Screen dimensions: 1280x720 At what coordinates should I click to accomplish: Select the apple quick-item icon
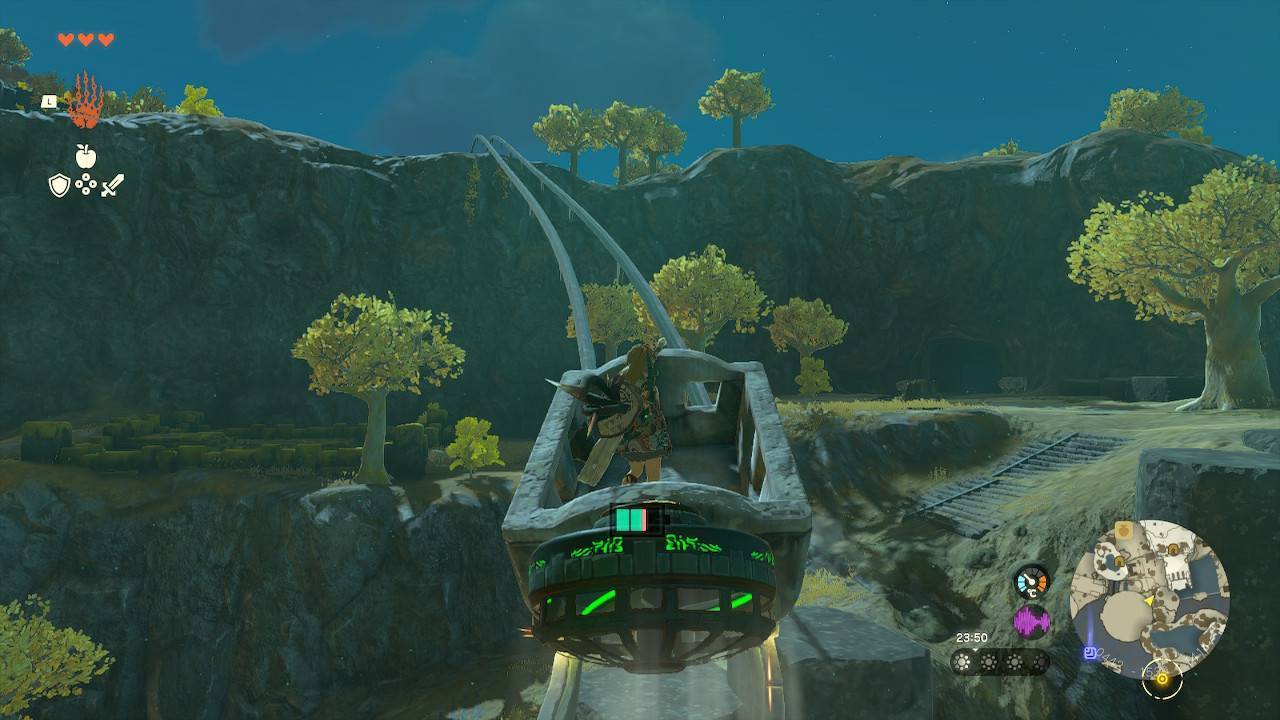(86, 156)
